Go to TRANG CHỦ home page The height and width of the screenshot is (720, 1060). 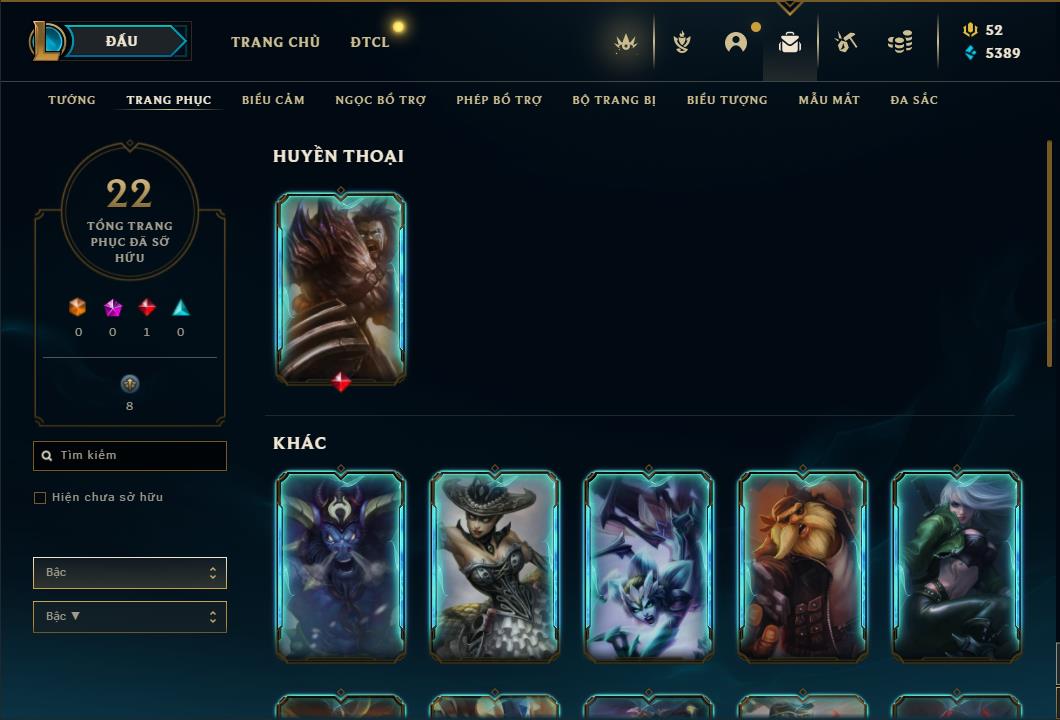click(275, 42)
